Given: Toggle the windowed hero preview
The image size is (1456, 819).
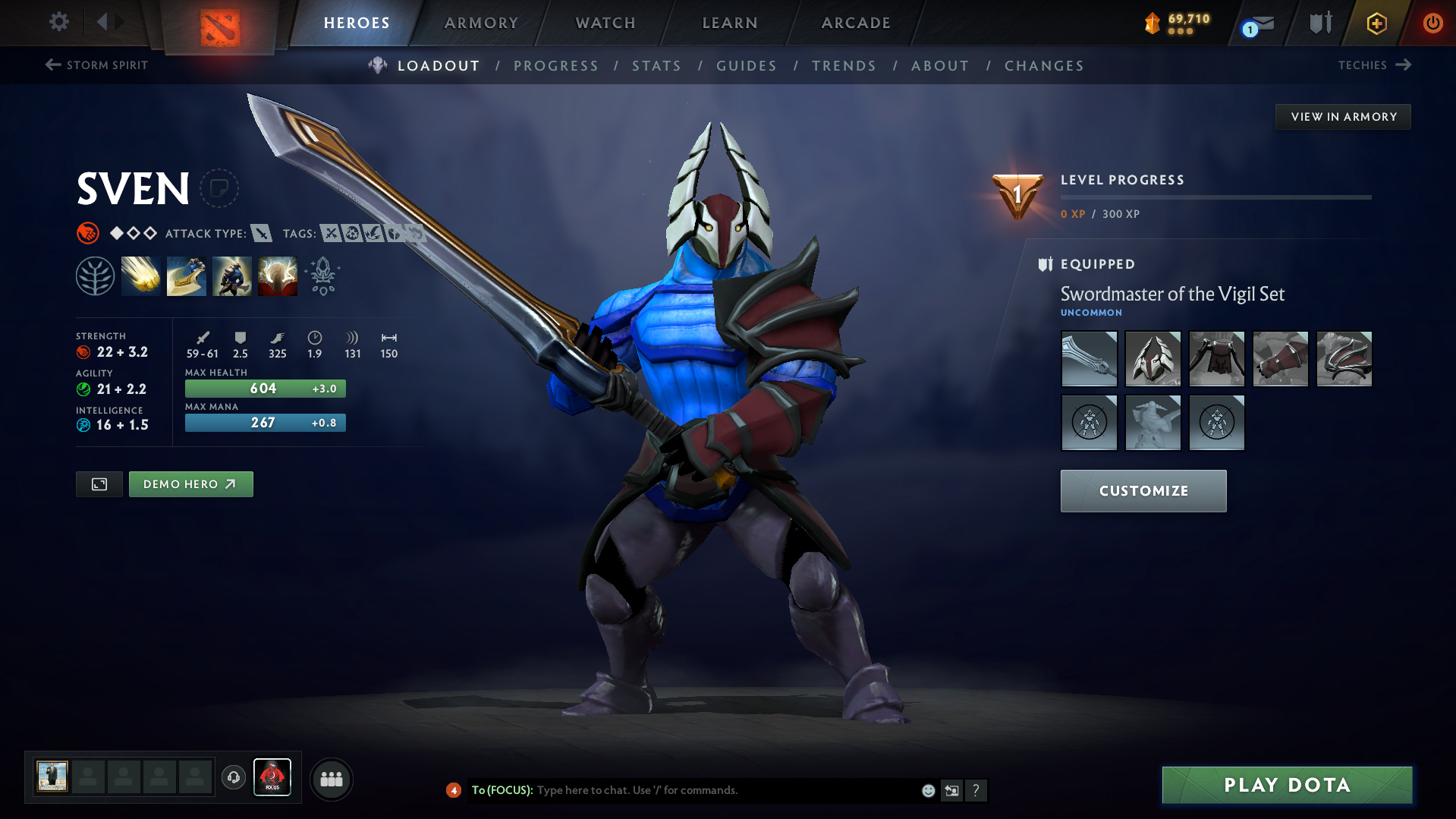Looking at the screenshot, I should 99,484.
